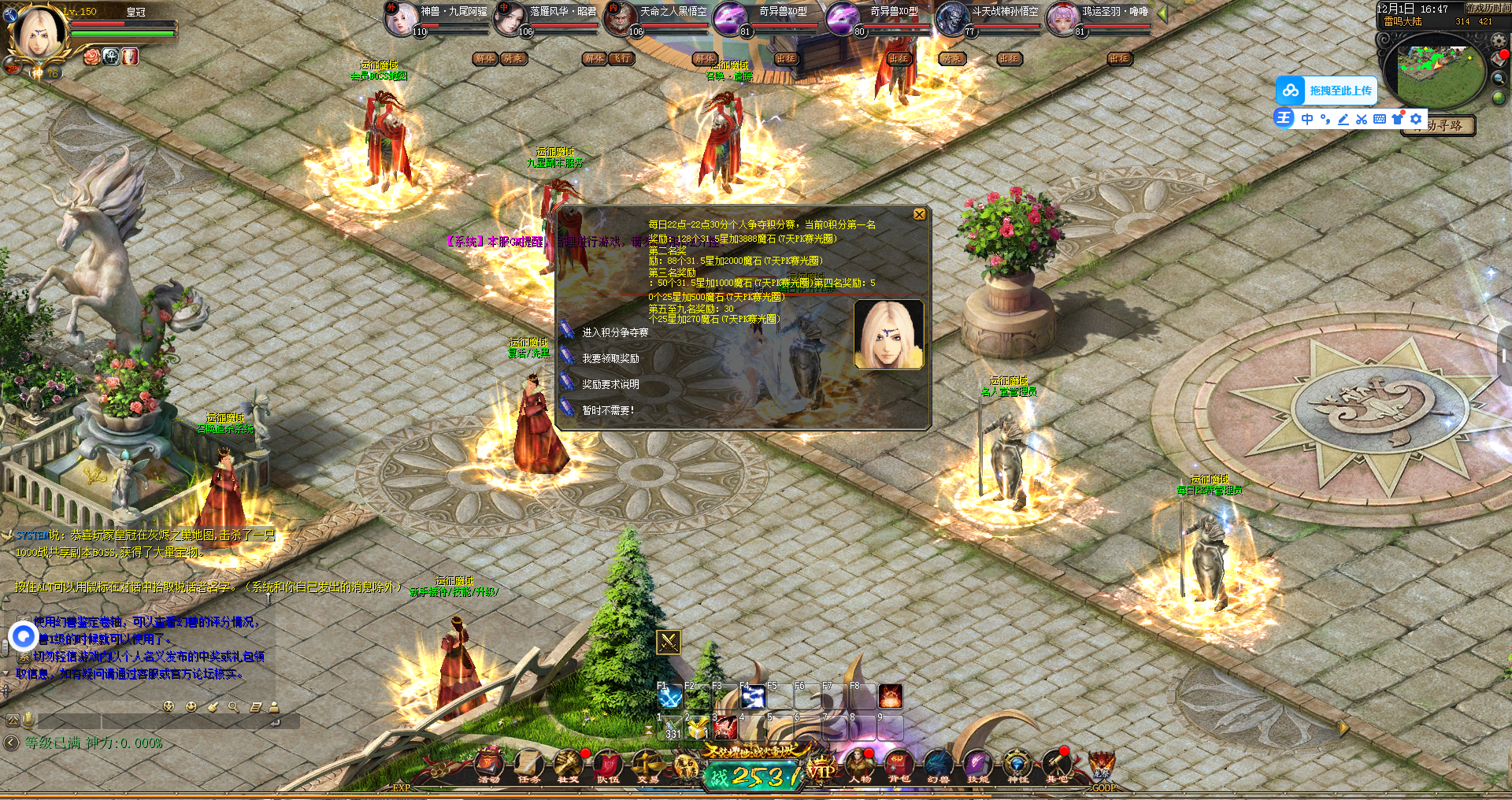1512x800 pixels.
Task: Open the 人物 character sheet
Action: [860, 765]
